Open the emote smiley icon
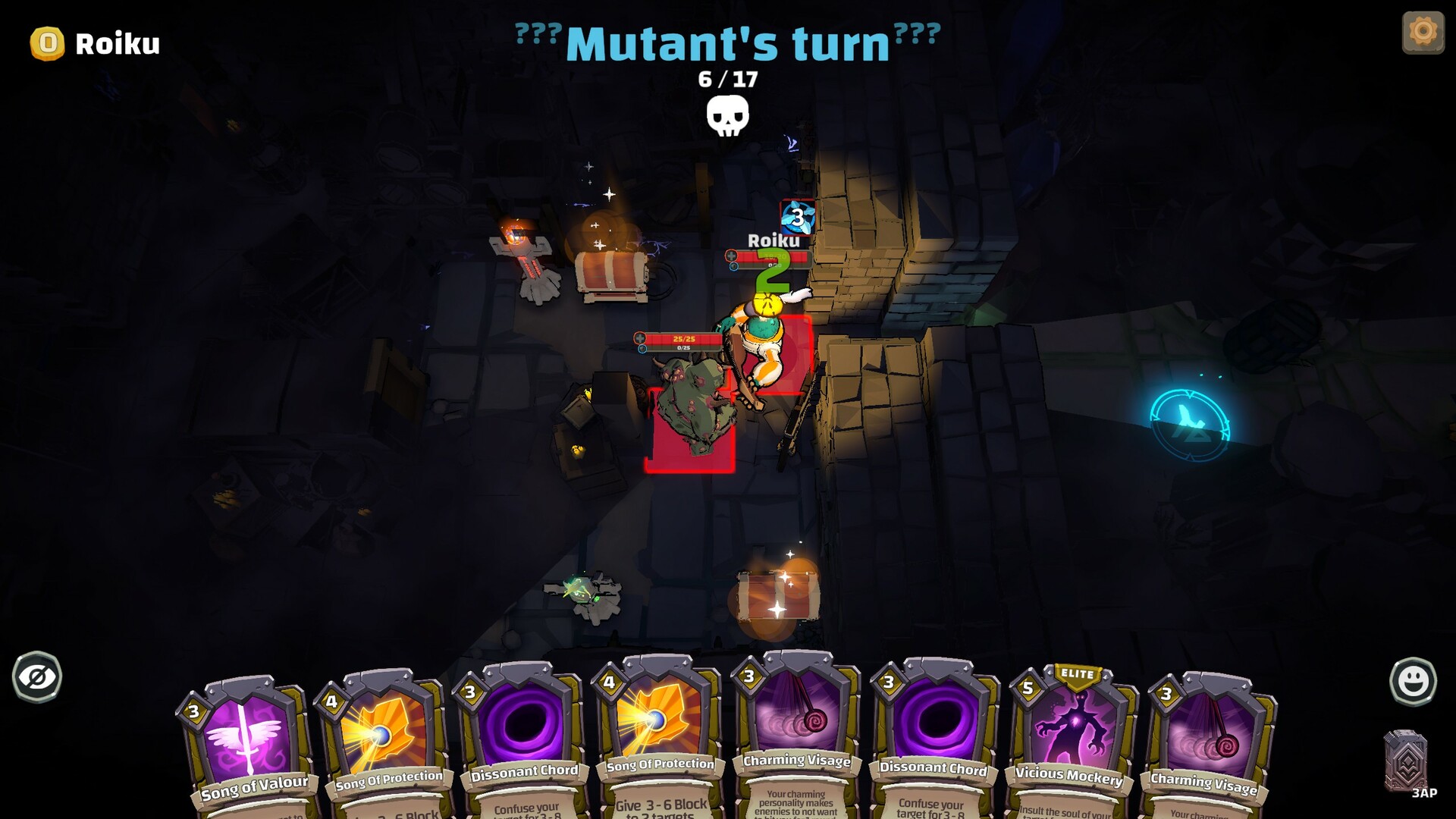 tap(1414, 680)
